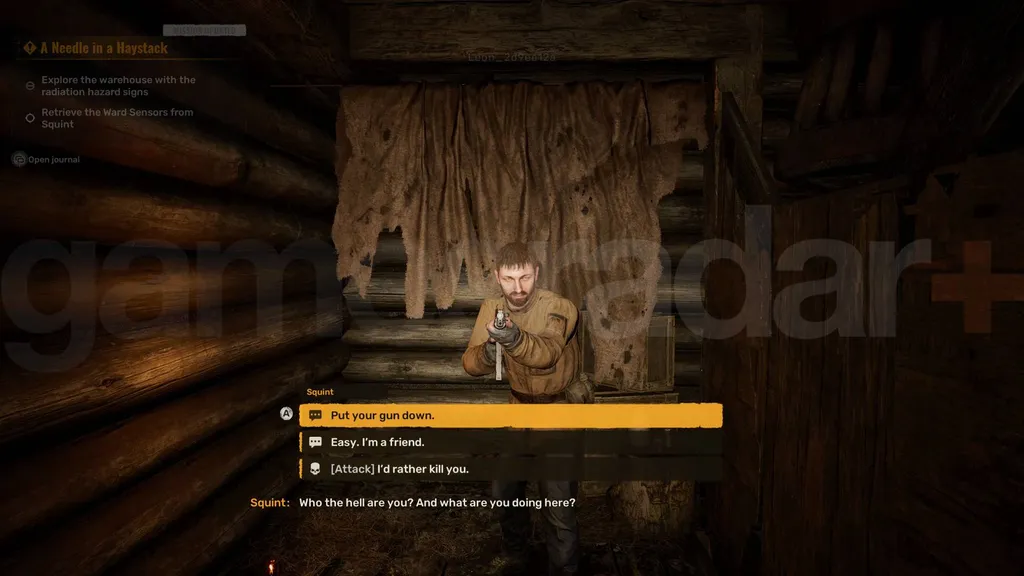This screenshot has width=1024, height=576.
Task: Pick the "[Attack] I'd rather kill you." option
Action: (510, 468)
